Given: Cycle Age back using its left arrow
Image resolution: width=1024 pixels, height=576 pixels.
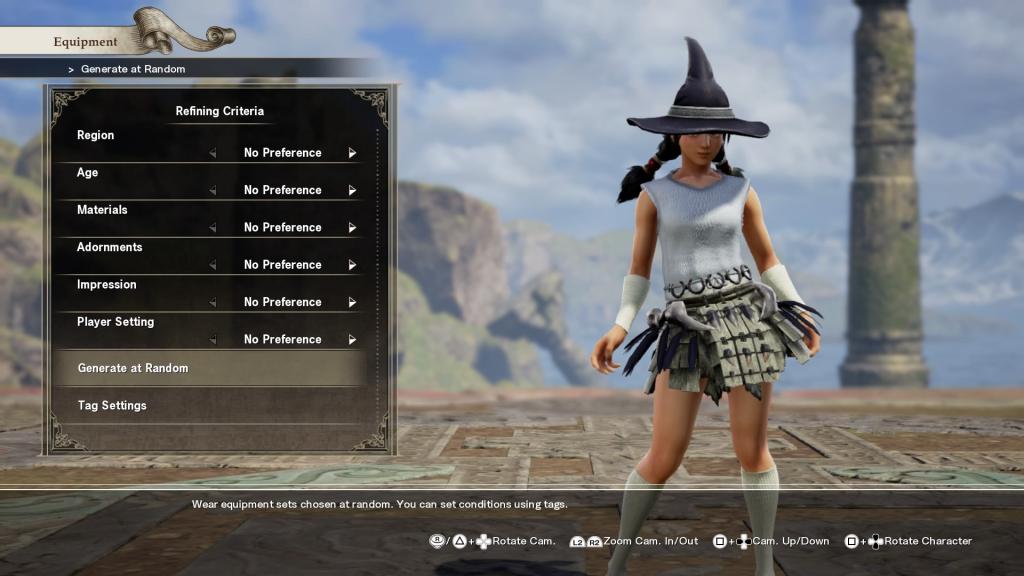Looking at the screenshot, I should tap(212, 190).
